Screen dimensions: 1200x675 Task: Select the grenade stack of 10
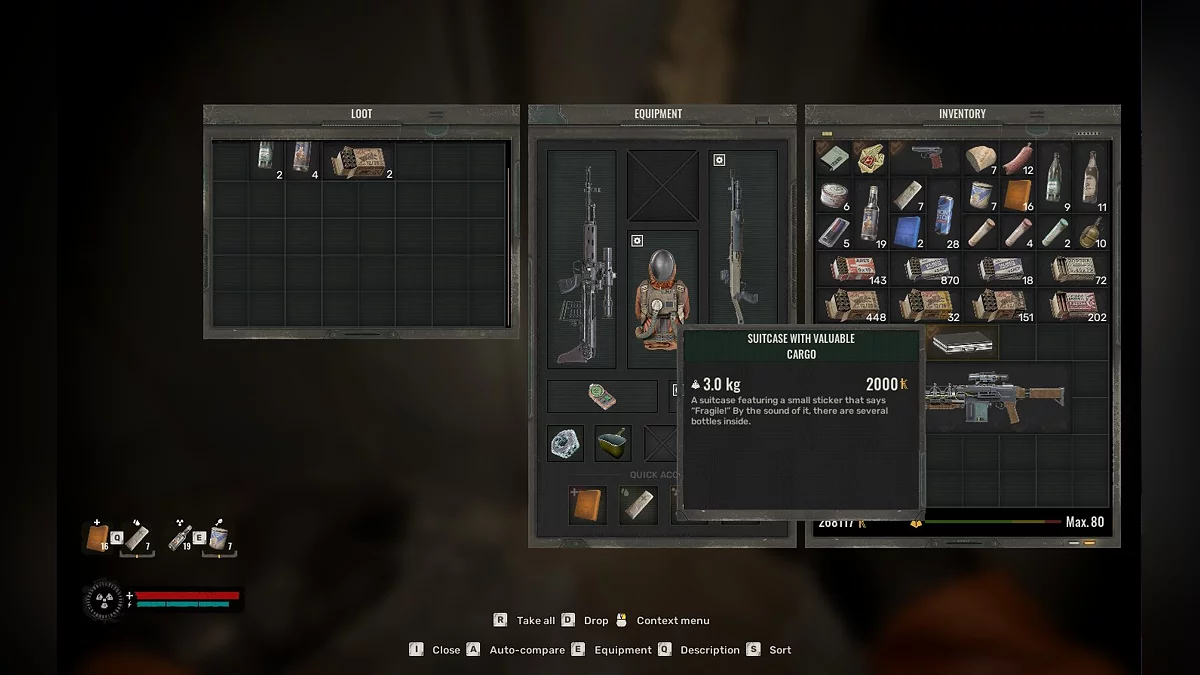point(1091,231)
